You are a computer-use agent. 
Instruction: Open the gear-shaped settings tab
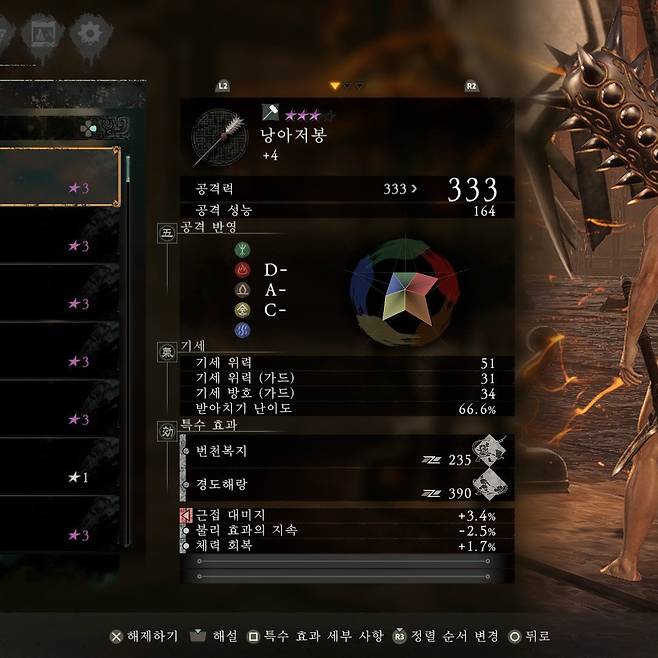click(x=91, y=32)
